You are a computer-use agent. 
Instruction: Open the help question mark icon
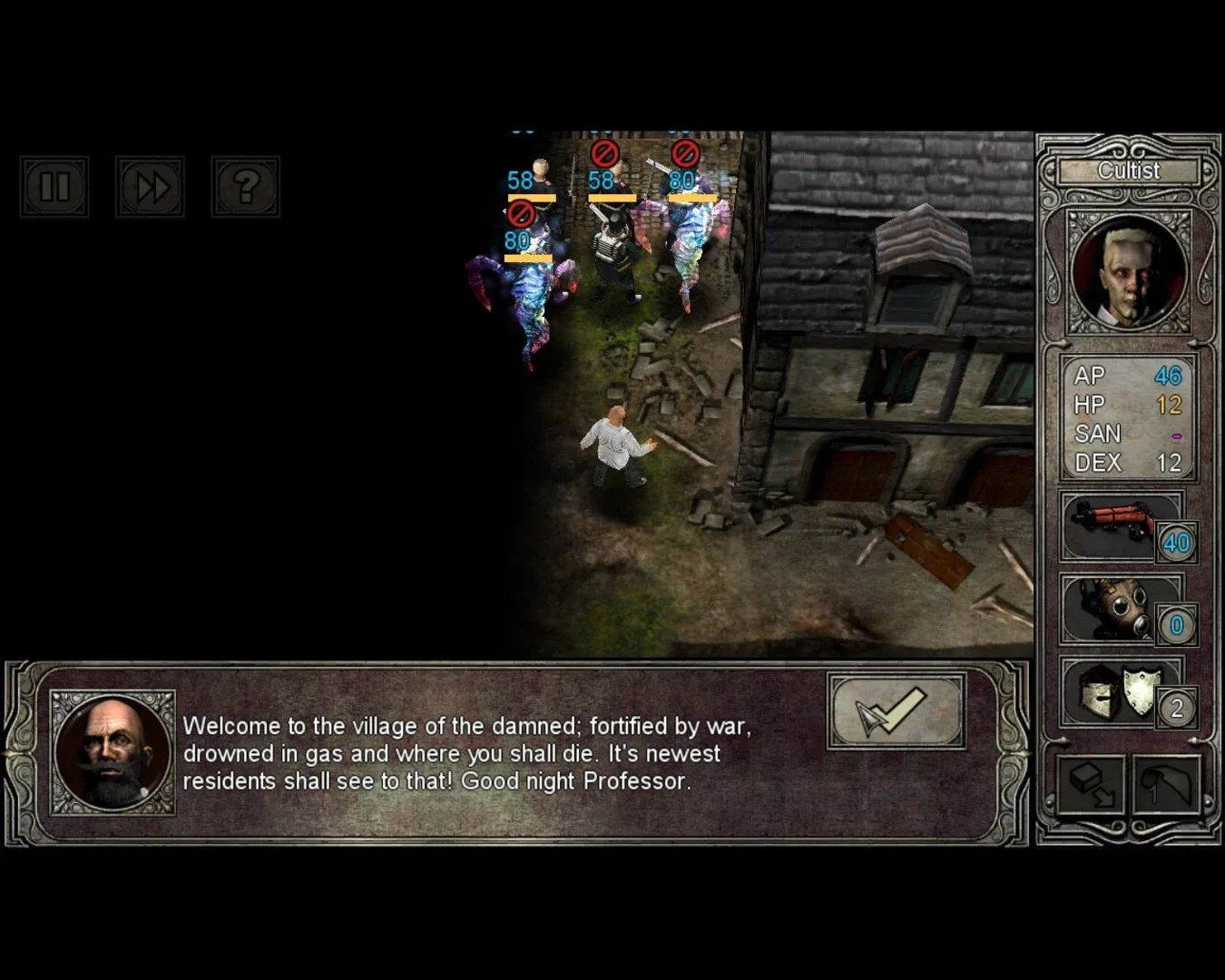point(245,187)
